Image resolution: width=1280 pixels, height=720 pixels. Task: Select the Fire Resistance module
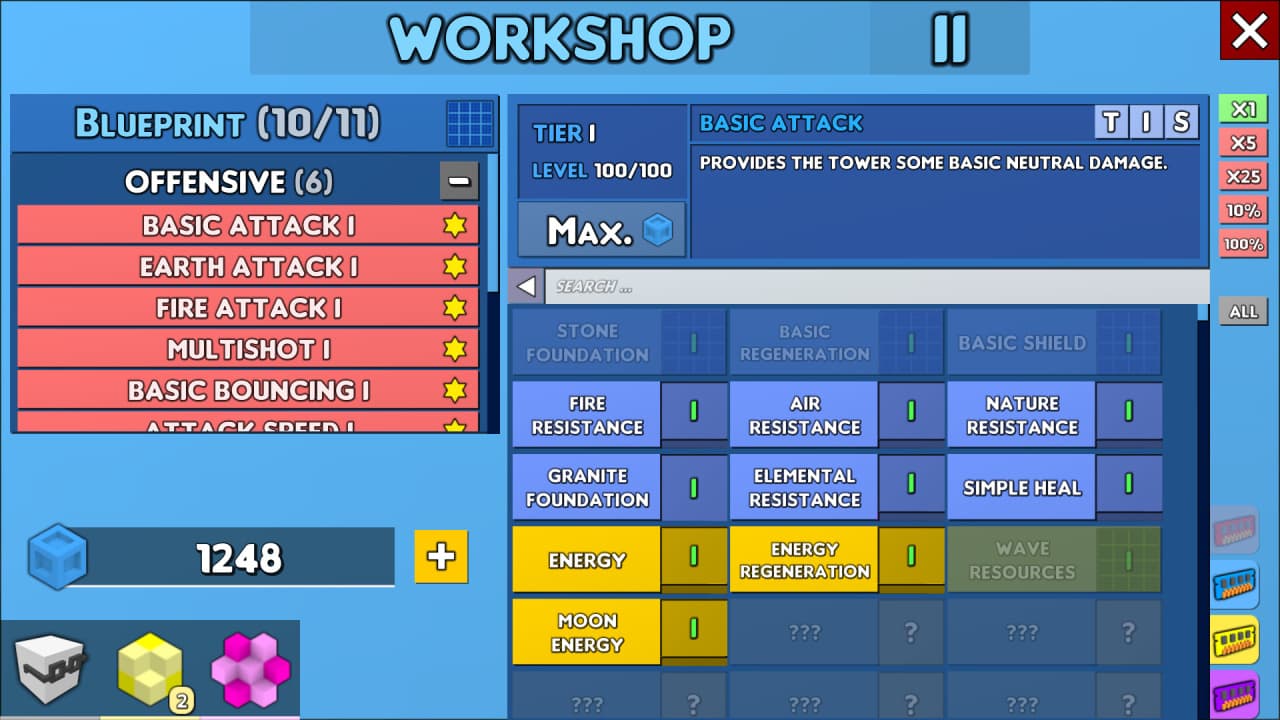(x=587, y=415)
